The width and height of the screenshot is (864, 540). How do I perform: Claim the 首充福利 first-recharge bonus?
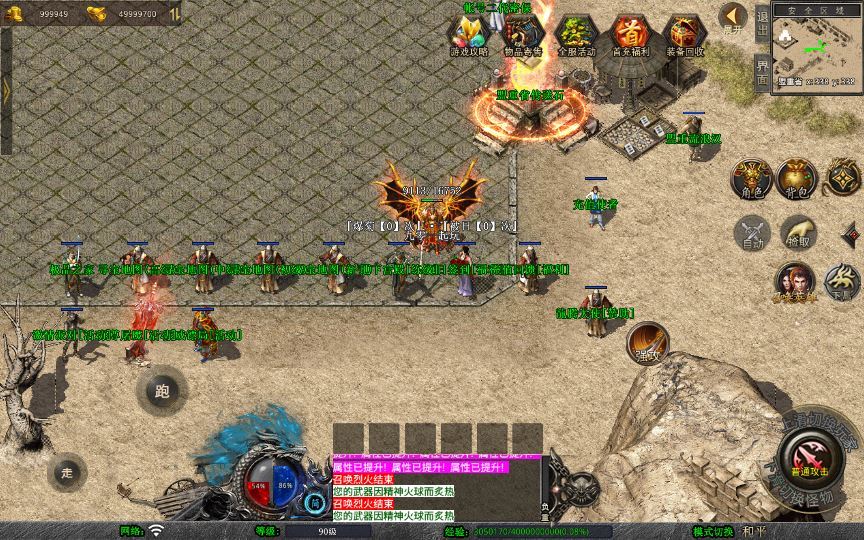coord(630,34)
